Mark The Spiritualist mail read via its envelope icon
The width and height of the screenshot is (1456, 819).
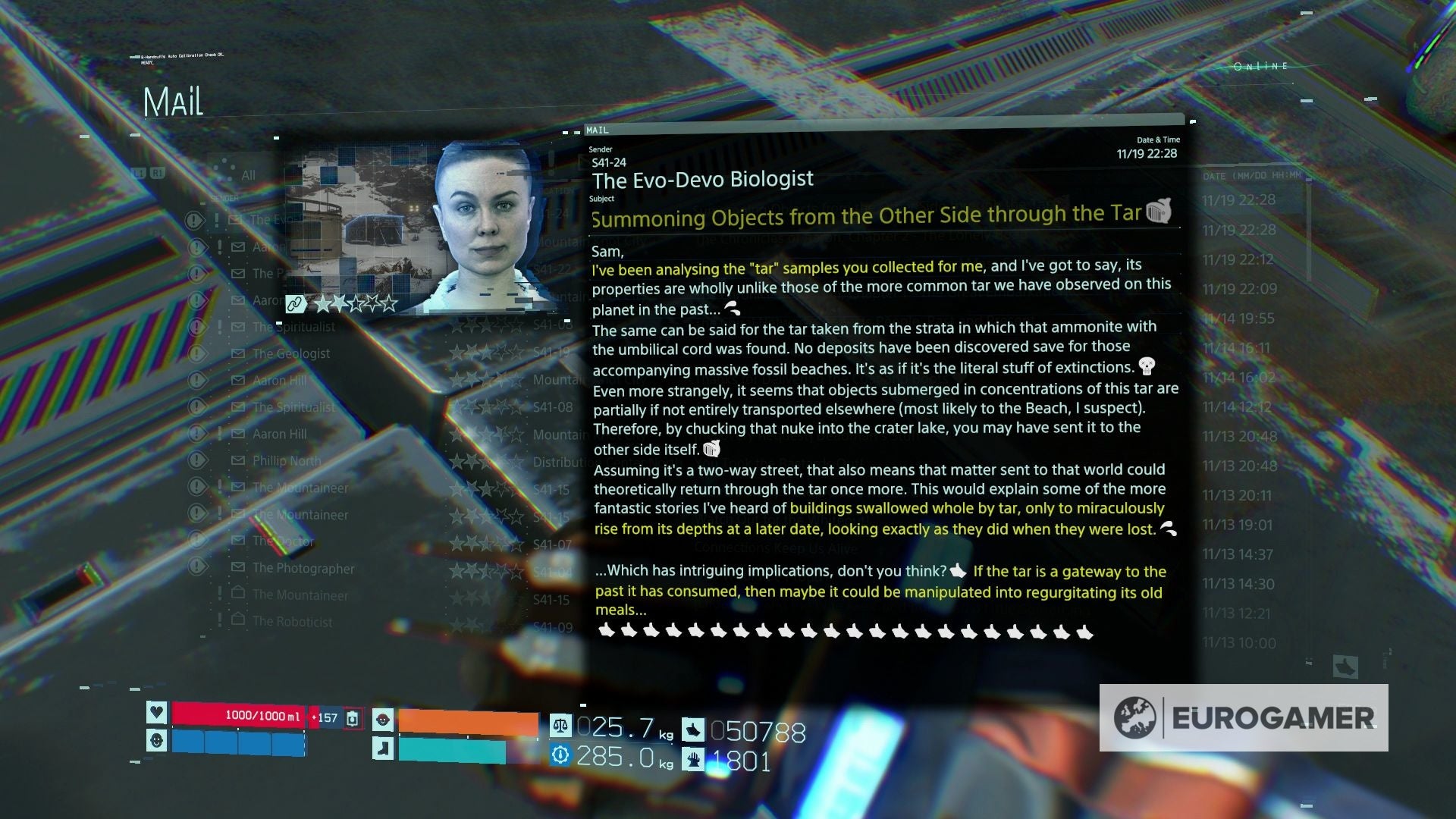coord(237,326)
